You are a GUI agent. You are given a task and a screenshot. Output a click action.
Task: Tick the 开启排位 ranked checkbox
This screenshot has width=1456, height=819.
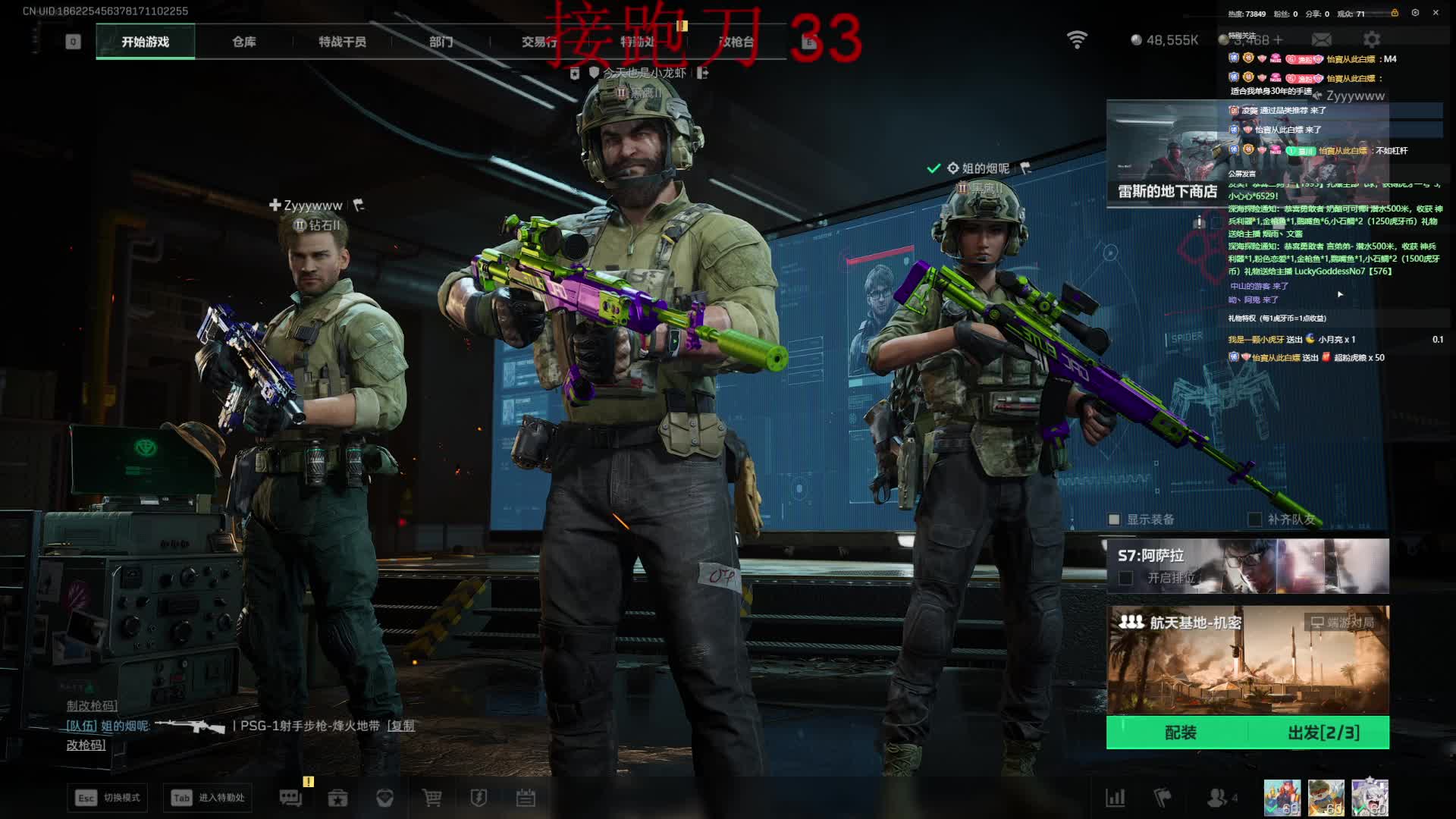pyautogui.click(x=1126, y=578)
